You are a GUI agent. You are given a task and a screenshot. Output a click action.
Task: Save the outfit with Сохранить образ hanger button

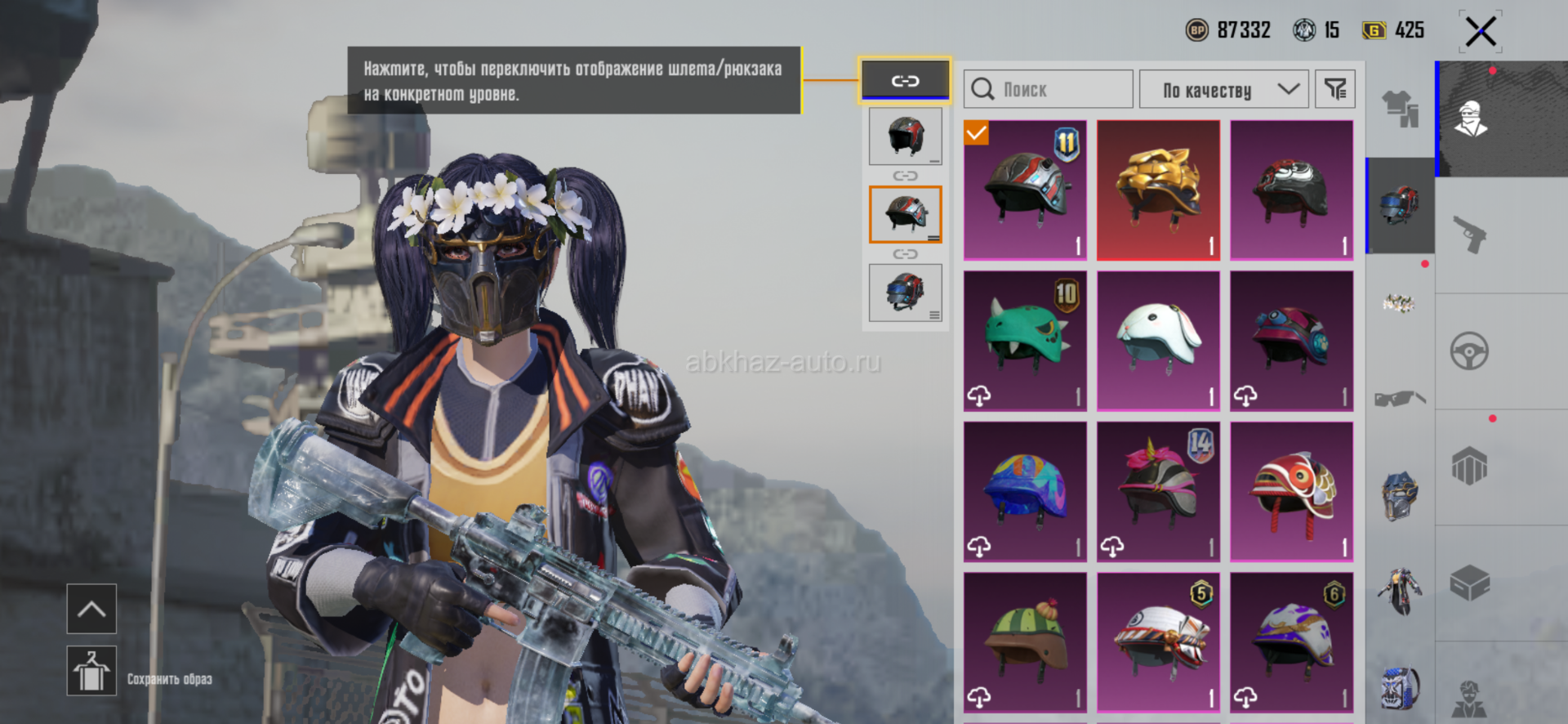(x=91, y=671)
